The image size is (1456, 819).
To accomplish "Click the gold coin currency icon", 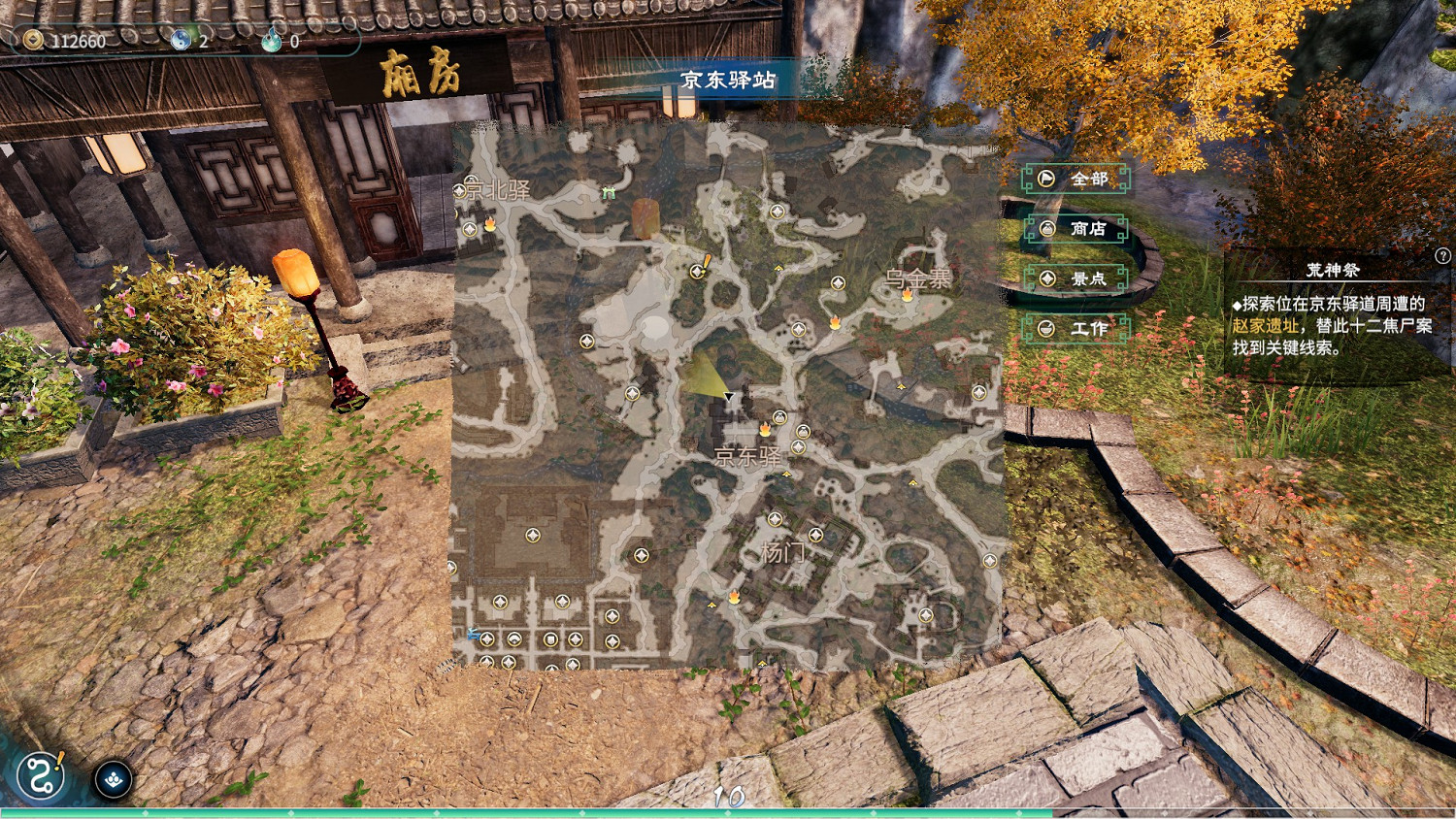I will pyautogui.click(x=34, y=41).
